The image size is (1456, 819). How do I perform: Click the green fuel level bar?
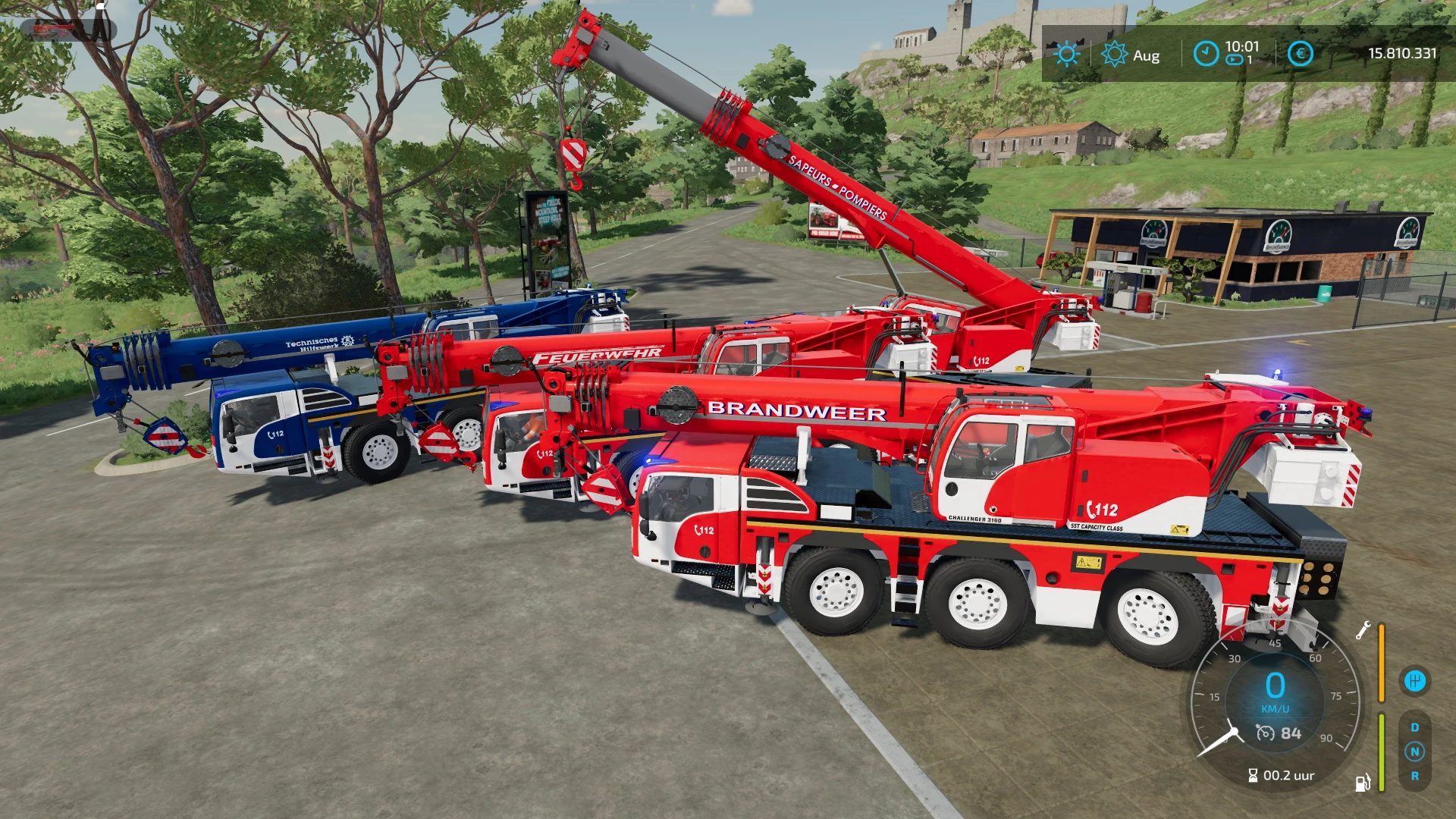click(x=1382, y=752)
